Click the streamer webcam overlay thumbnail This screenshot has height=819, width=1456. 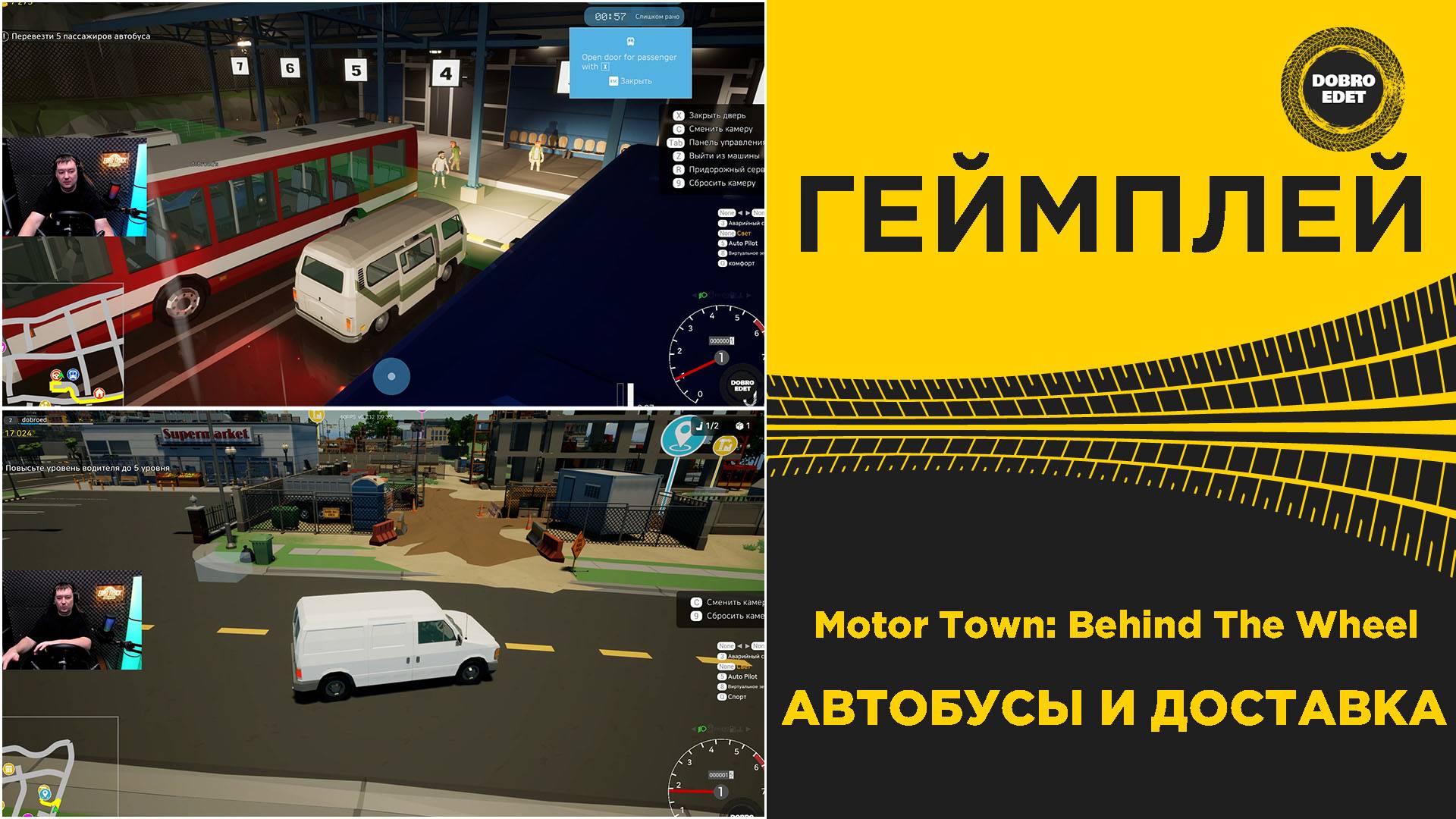[72, 190]
